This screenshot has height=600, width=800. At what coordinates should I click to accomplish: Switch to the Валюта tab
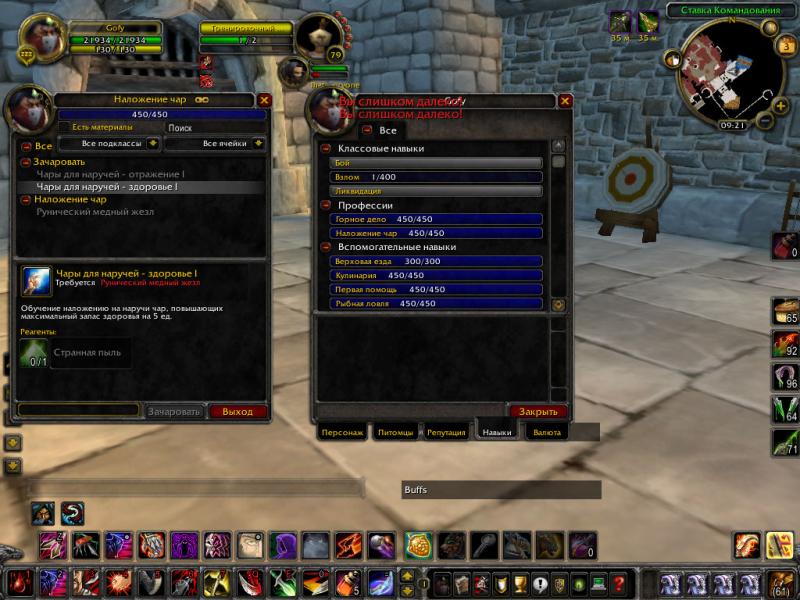pyautogui.click(x=547, y=433)
